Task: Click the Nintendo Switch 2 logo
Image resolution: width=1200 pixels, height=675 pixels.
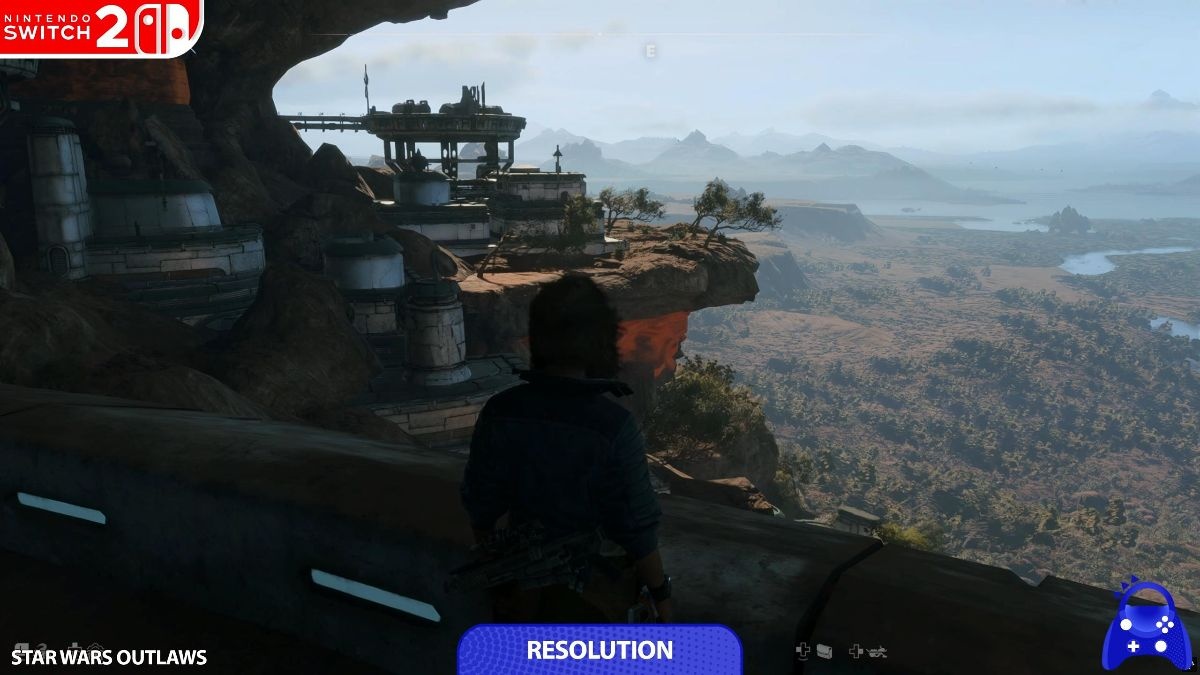Action: click(100, 26)
